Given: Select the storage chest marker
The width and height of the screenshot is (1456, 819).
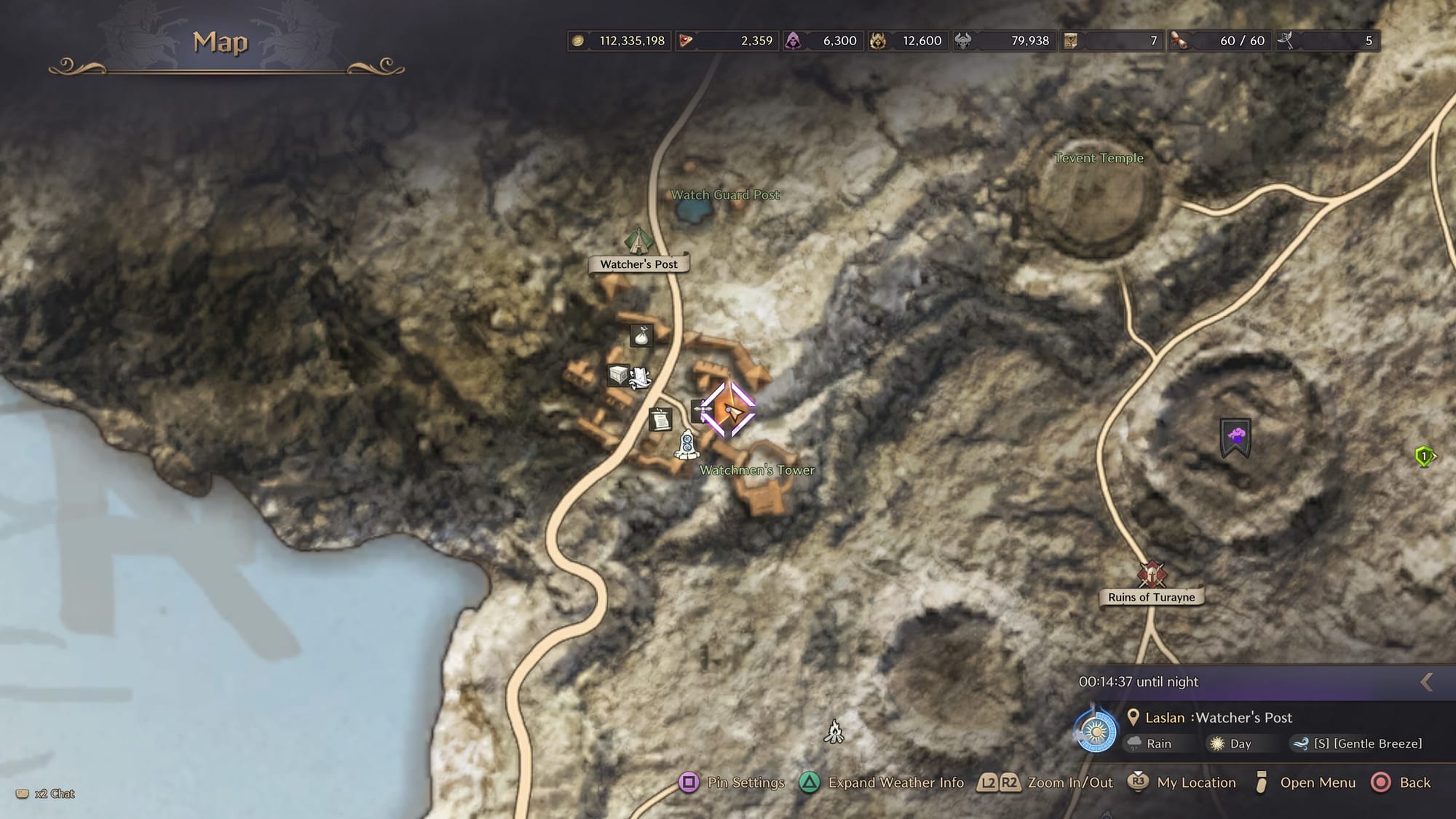Looking at the screenshot, I should [x=618, y=375].
